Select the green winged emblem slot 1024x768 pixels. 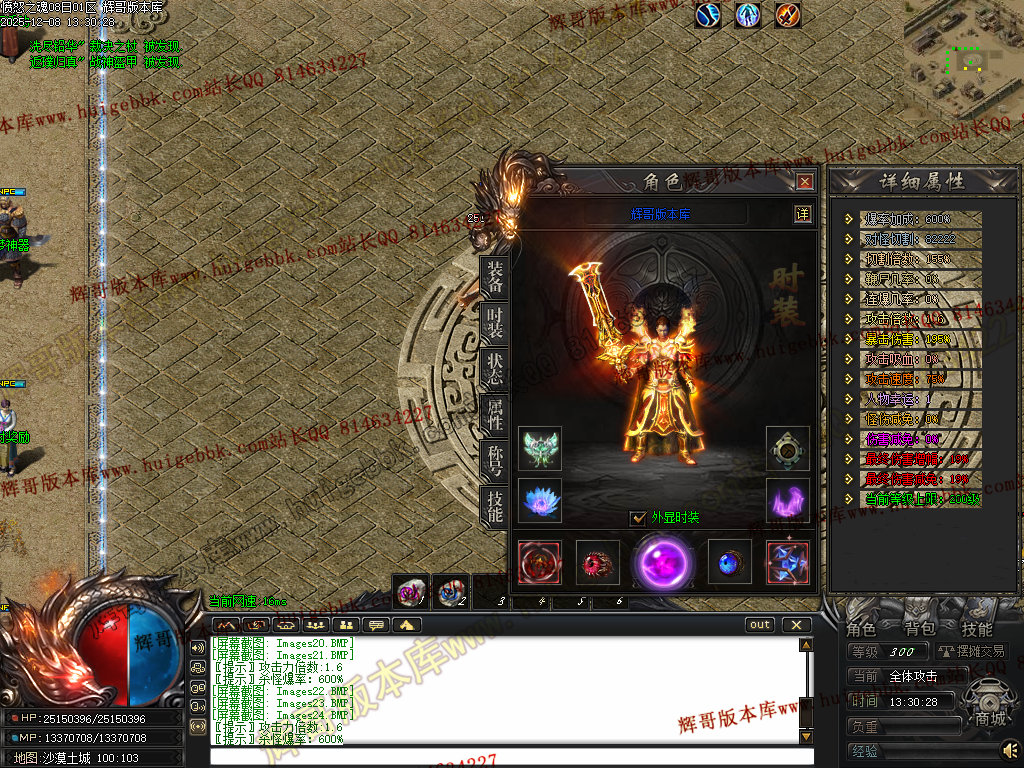coord(540,449)
